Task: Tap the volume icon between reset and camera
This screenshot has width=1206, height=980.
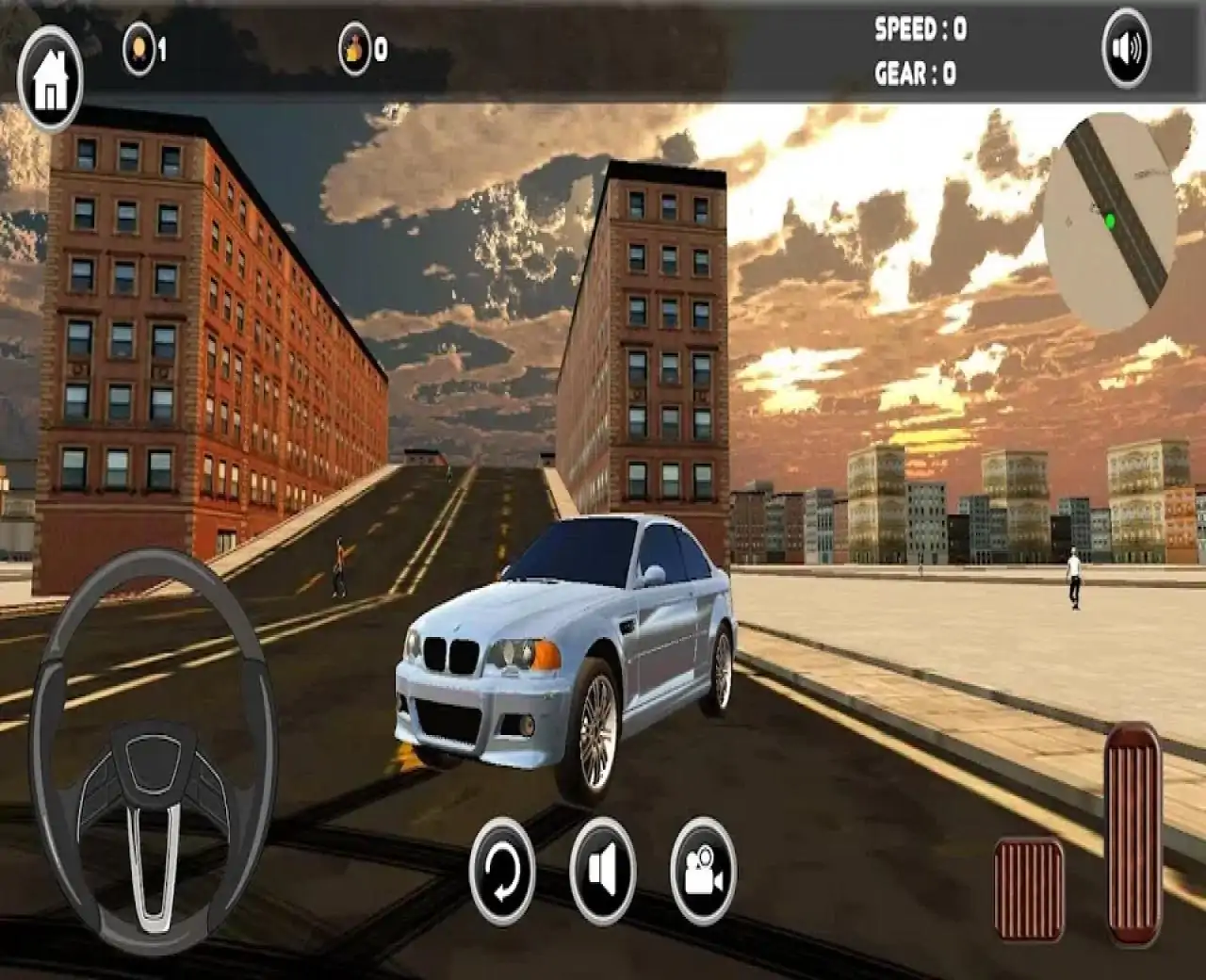Action: coord(601,878)
